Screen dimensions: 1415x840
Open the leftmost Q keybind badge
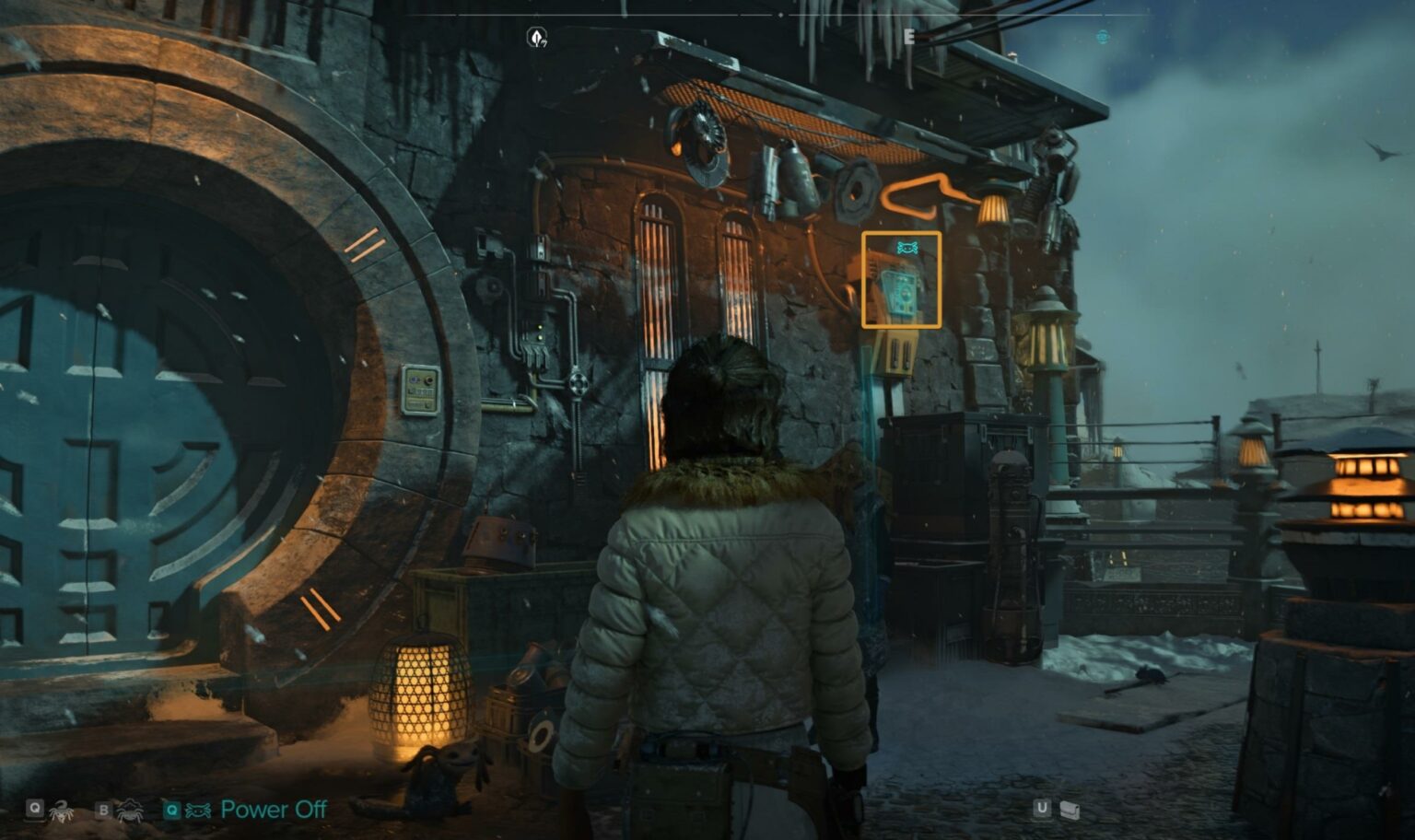35,809
